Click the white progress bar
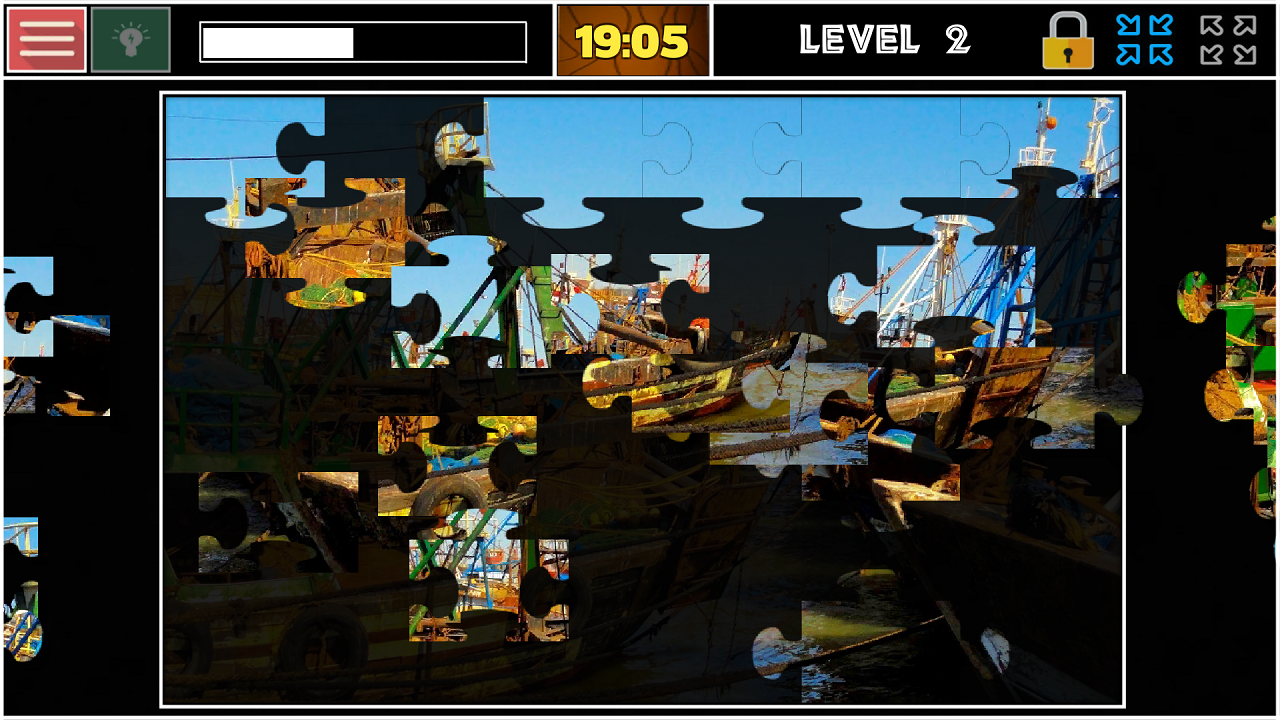 pyautogui.click(x=362, y=42)
